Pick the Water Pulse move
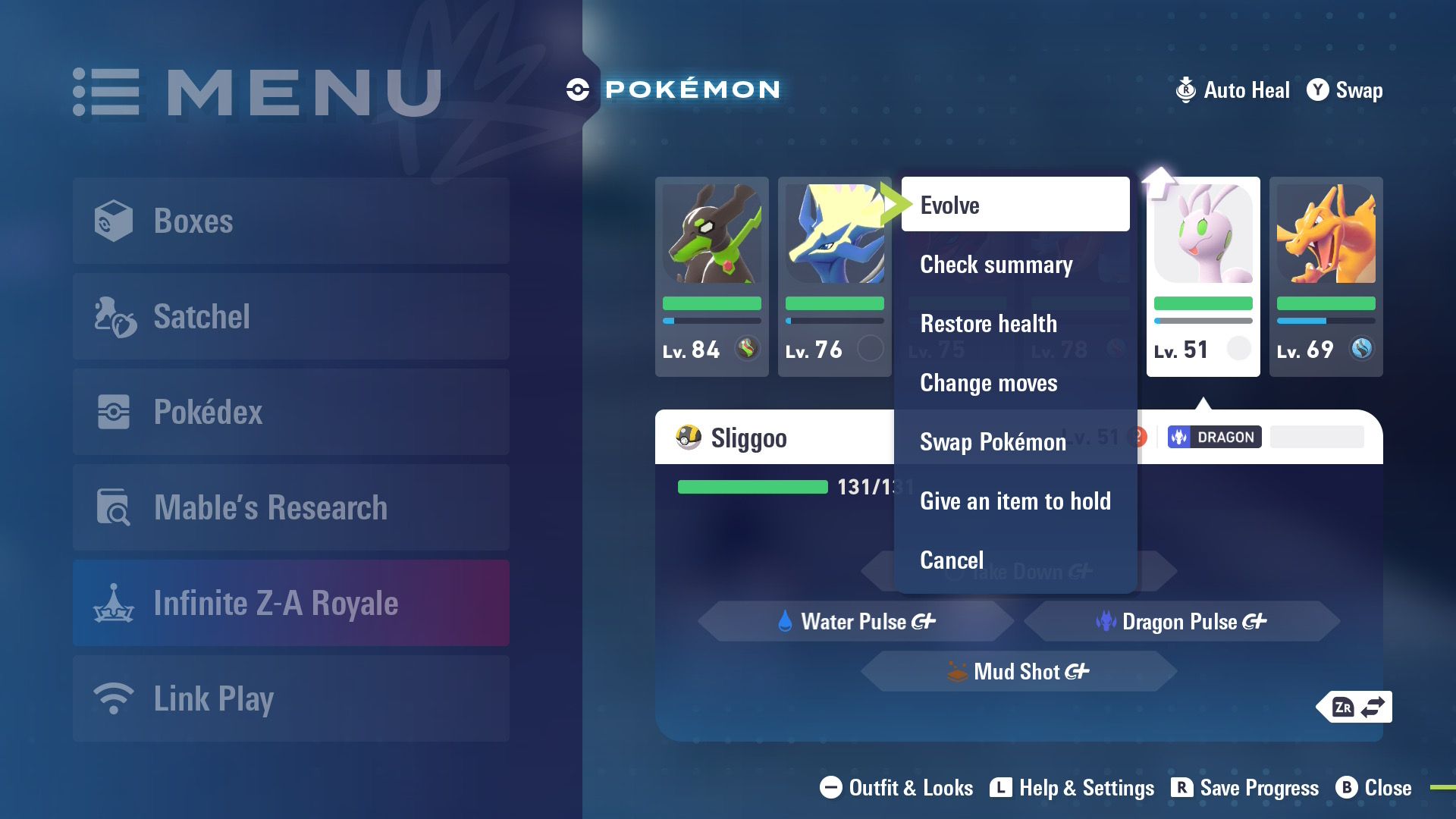 (855, 622)
